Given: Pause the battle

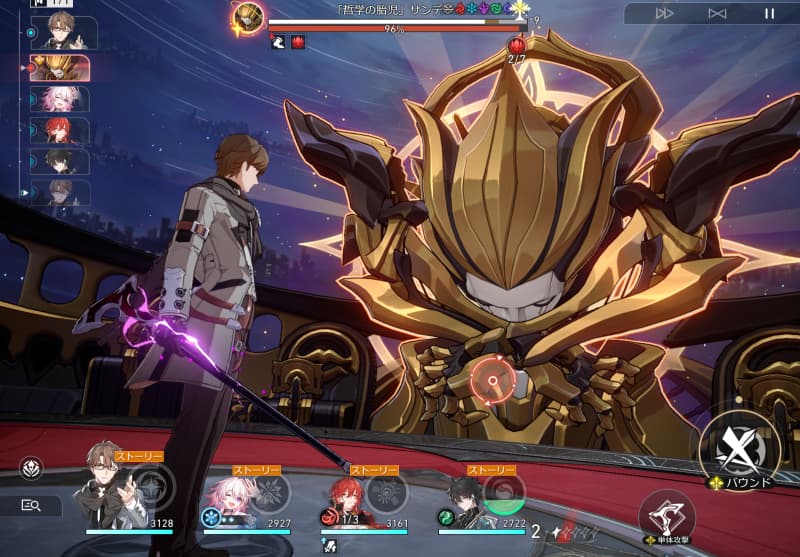Looking at the screenshot, I should pos(769,13).
